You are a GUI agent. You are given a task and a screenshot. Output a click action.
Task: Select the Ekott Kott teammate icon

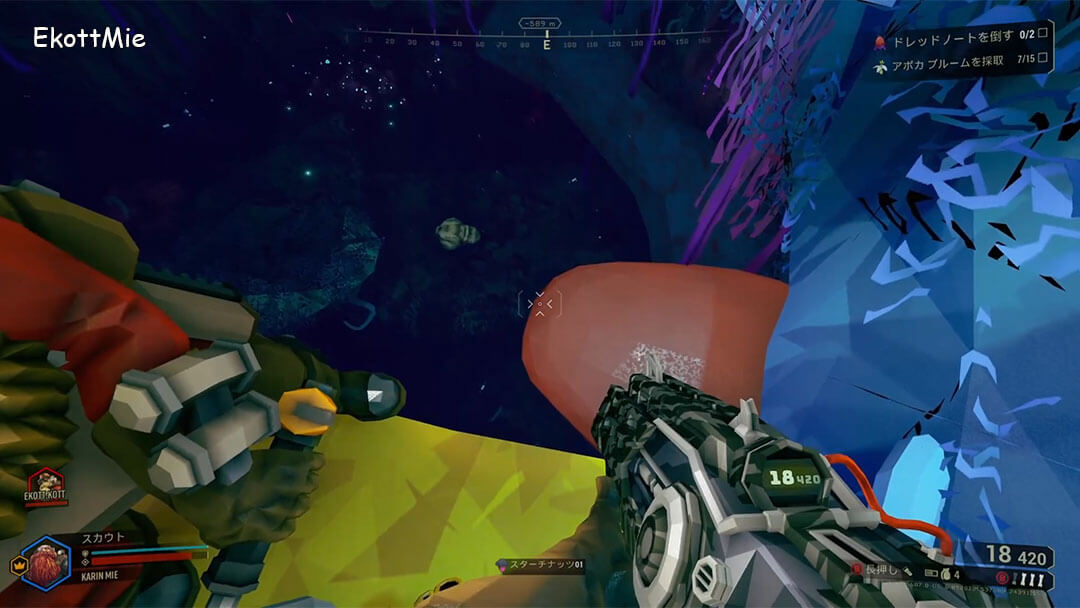(x=44, y=487)
